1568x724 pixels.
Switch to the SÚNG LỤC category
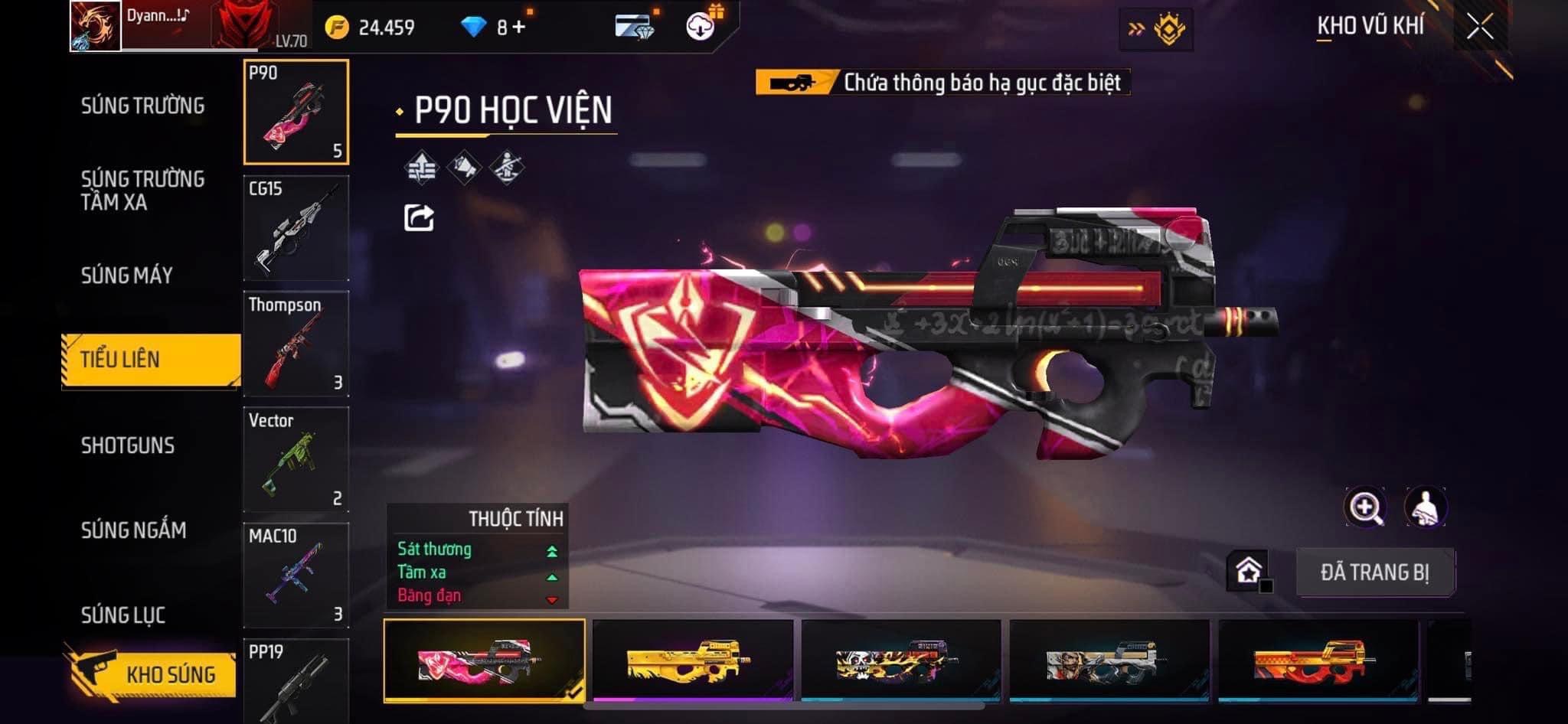pos(123,615)
